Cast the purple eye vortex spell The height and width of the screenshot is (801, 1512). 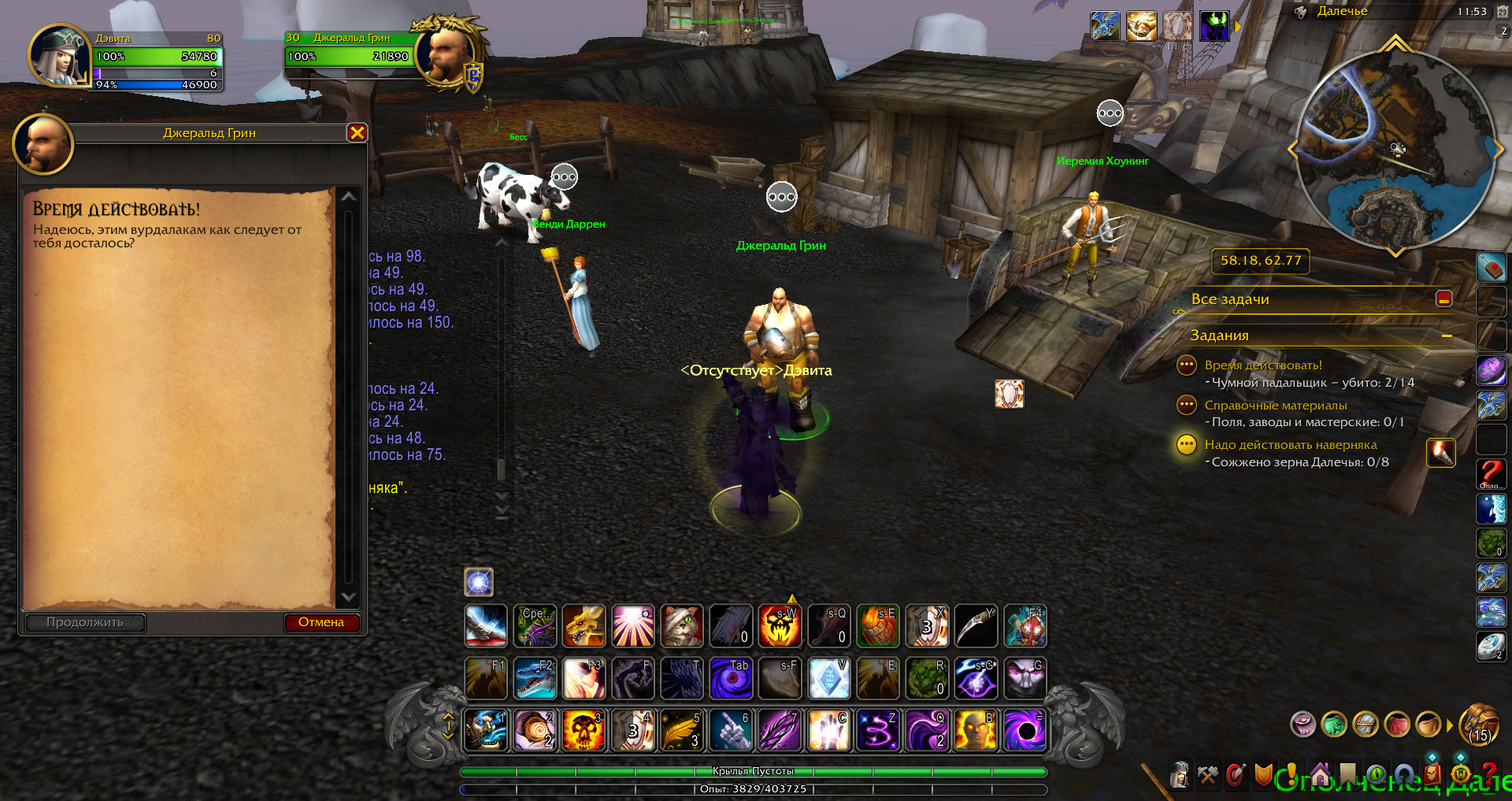pos(731,678)
